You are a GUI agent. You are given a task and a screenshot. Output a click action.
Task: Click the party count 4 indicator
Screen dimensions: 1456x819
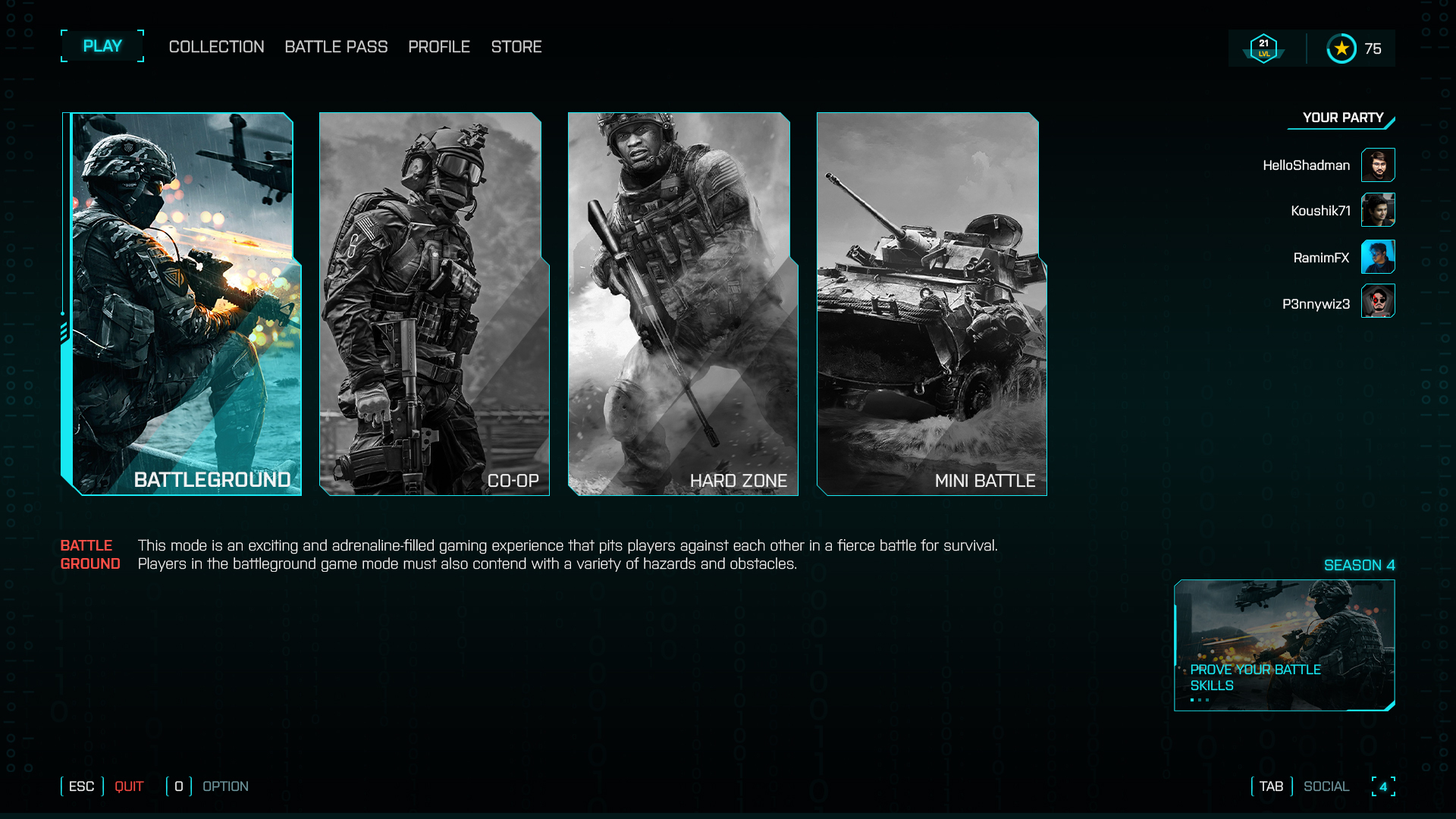tap(1385, 786)
